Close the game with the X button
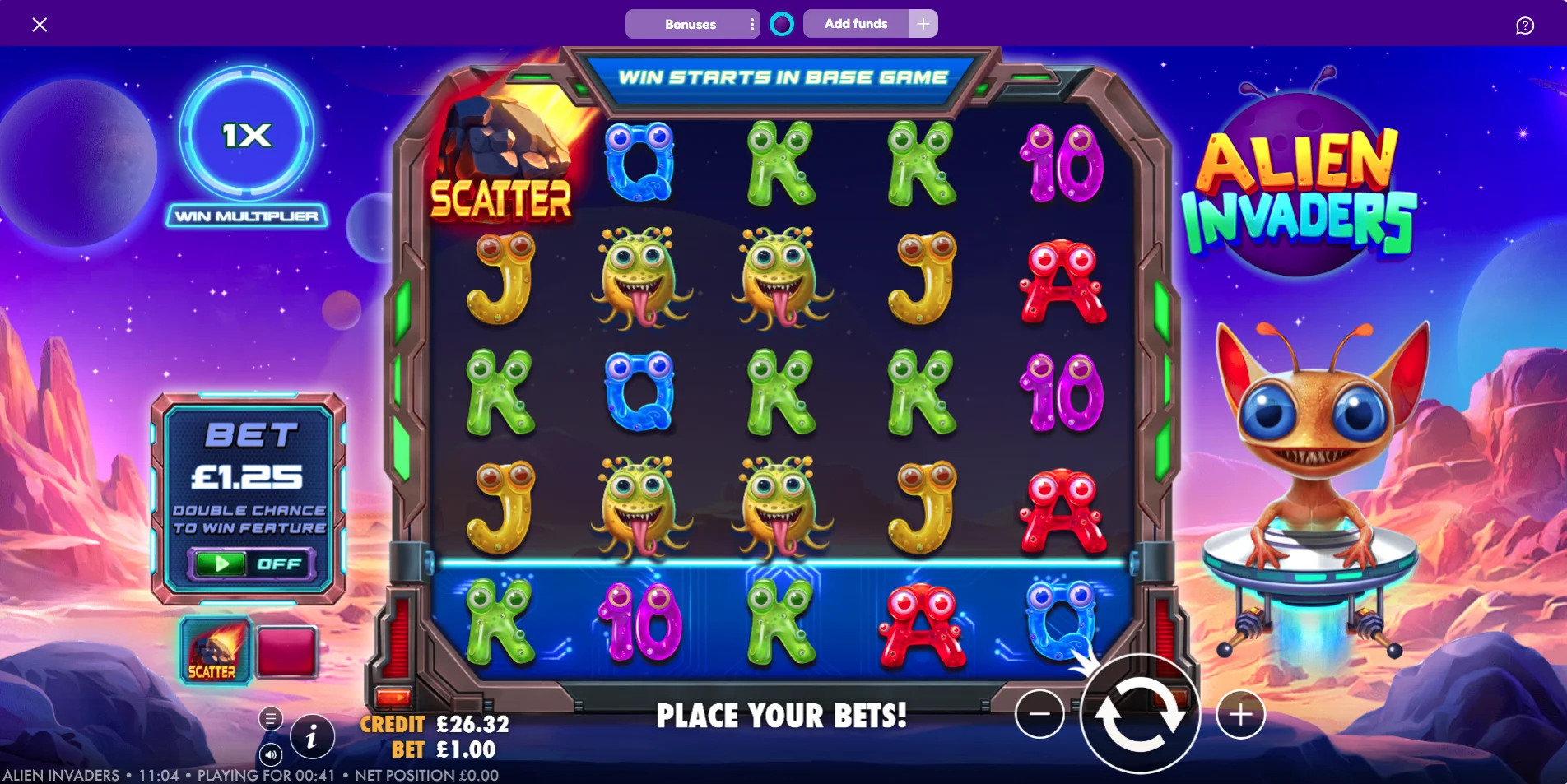Image resolution: width=1567 pixels, height=784 pixels. pos(40,25)
